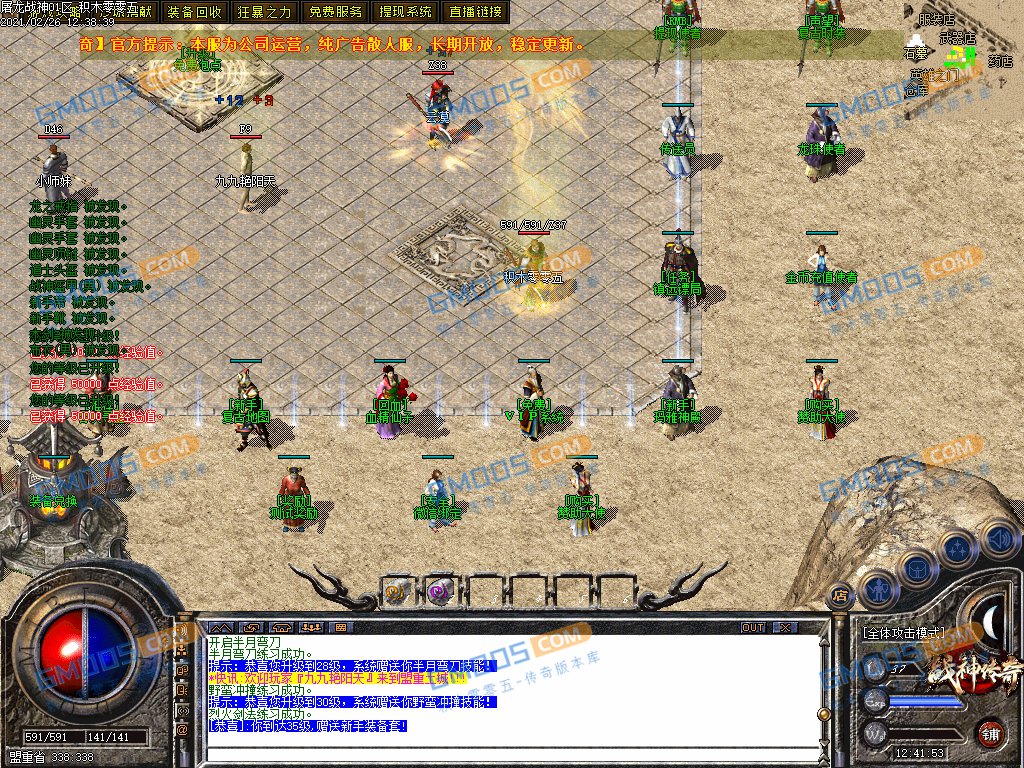Open the character figure round icon

(878, 590)
